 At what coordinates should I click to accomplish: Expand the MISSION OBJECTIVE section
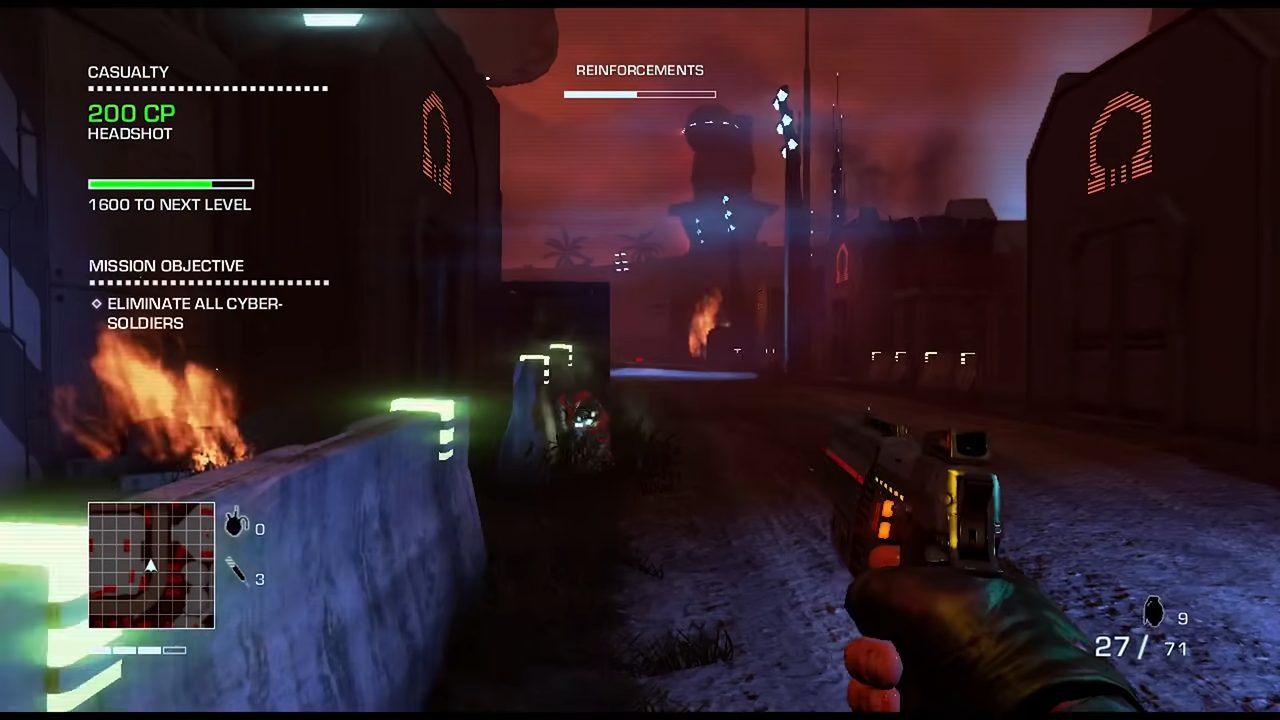[166, 265]
